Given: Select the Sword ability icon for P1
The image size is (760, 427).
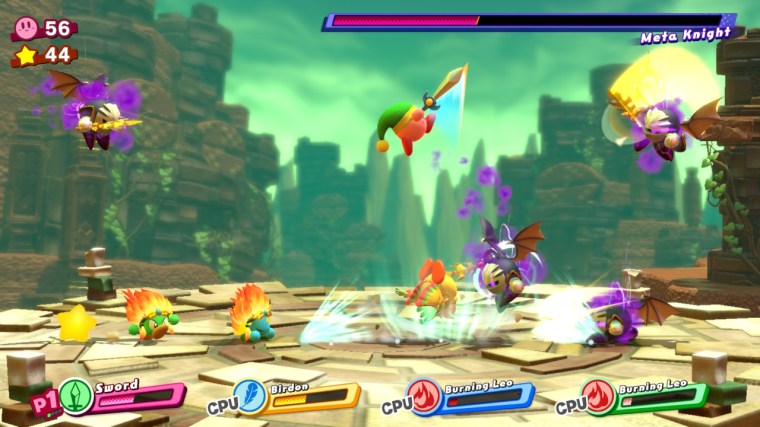Looking at the screenshot, I should [76, 397].
